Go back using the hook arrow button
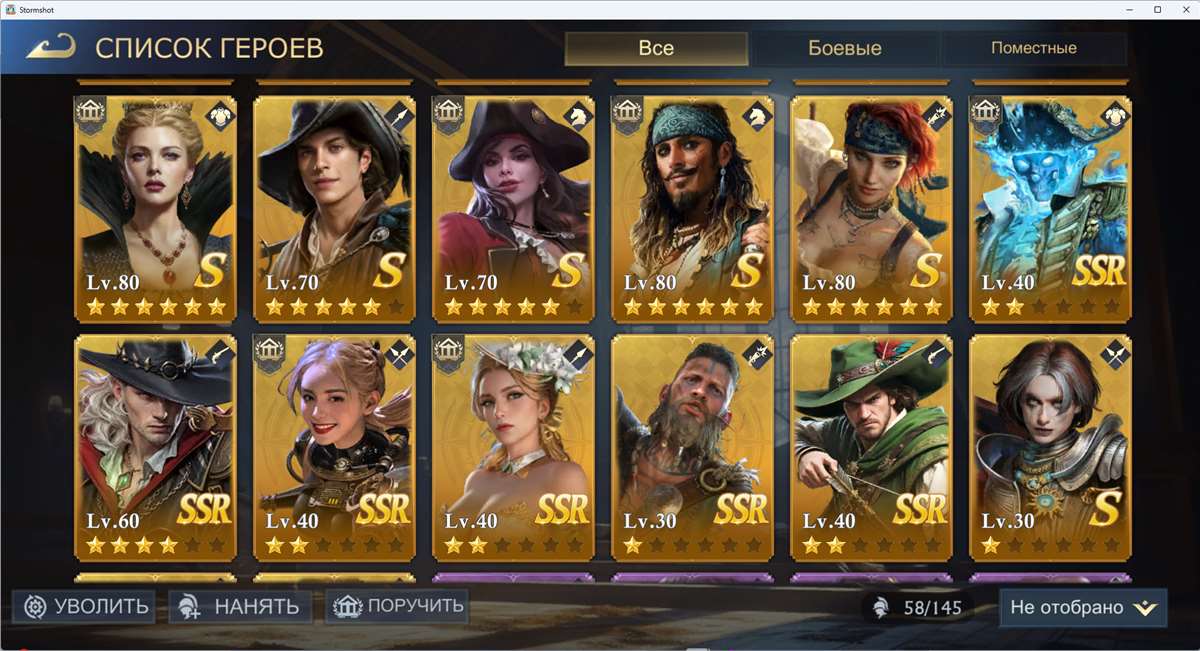 (51, 47)
